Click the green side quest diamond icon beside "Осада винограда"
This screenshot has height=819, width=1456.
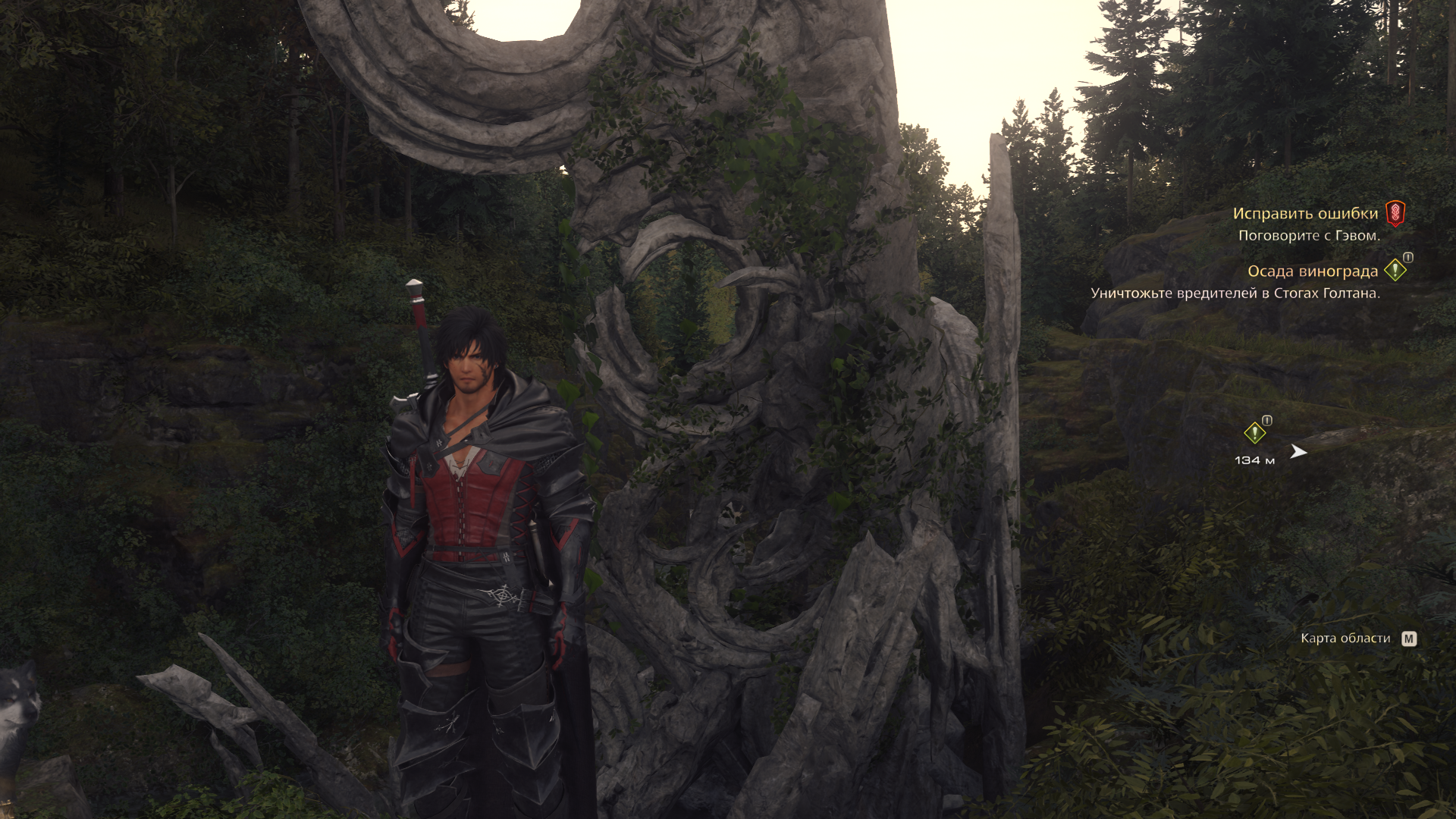tap(1395, 270)
